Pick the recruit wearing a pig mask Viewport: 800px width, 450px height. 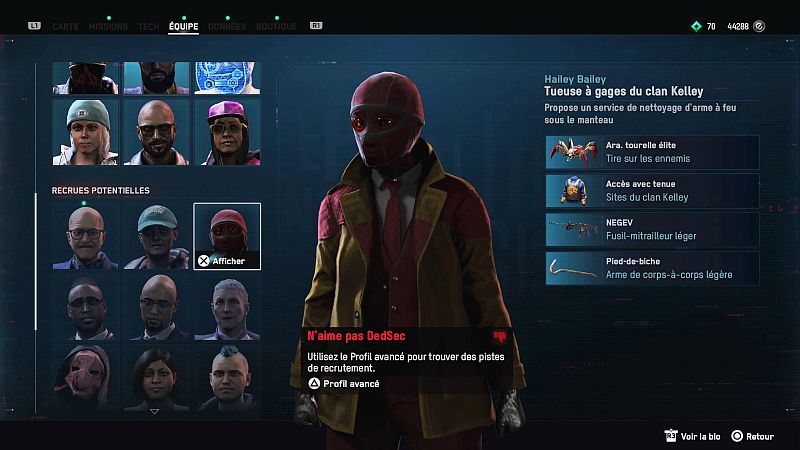click(85, 376)
